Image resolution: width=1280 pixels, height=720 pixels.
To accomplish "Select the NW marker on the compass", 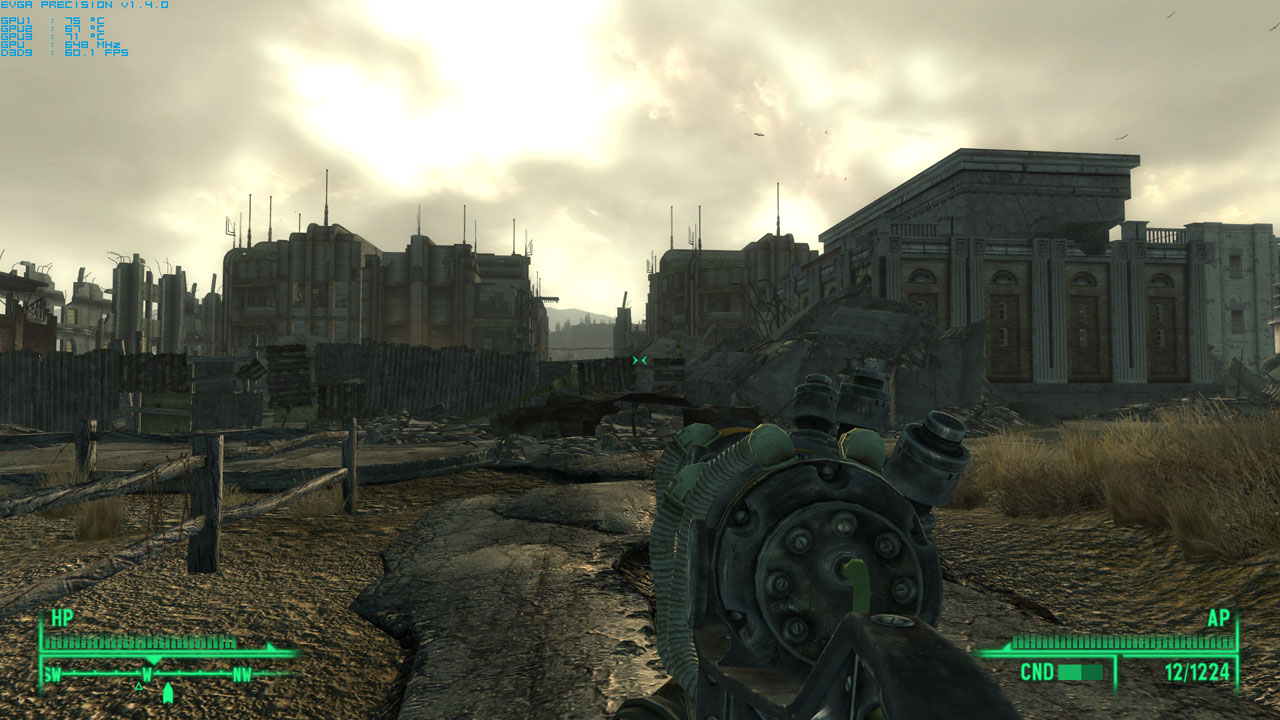I will coord(243,672).
